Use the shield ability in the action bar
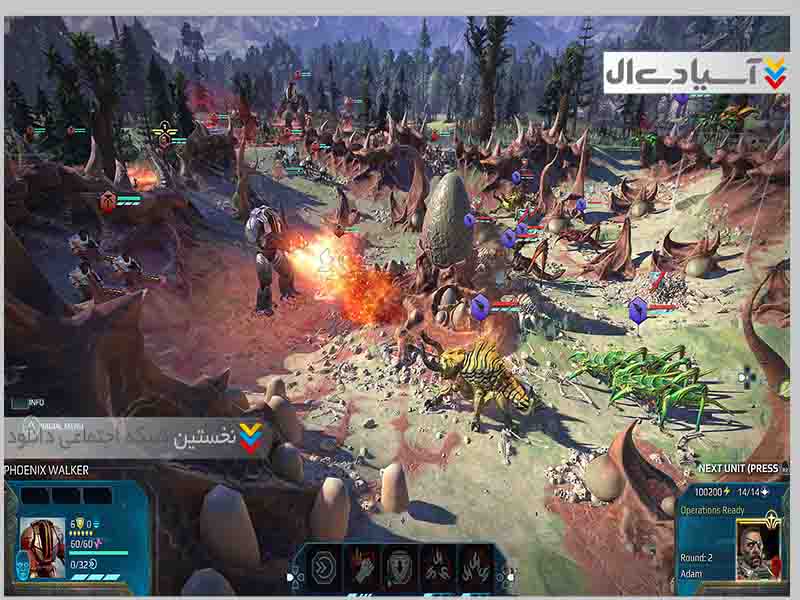This screenshot has width=800, height=600. point(399,566)
